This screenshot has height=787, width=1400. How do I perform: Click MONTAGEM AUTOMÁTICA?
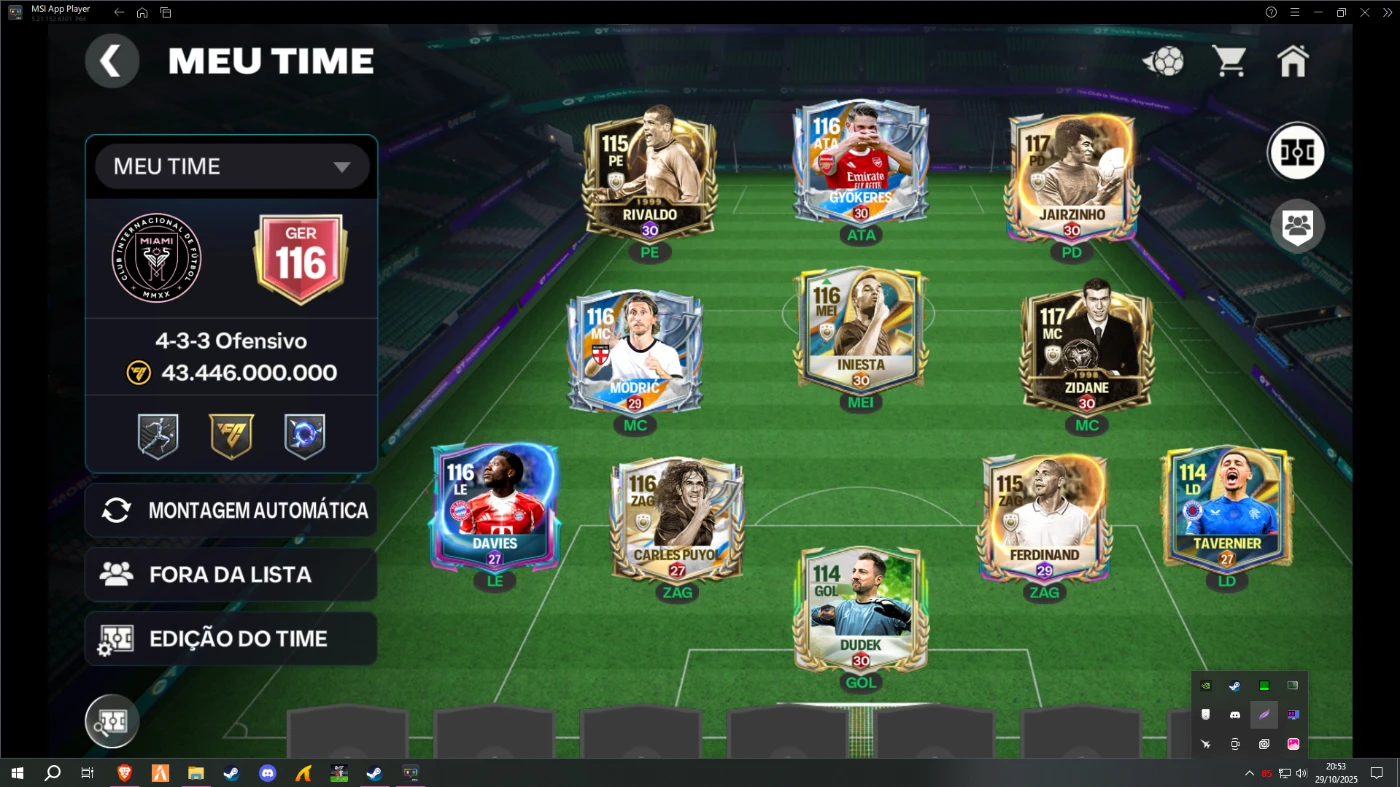(231, 510)
